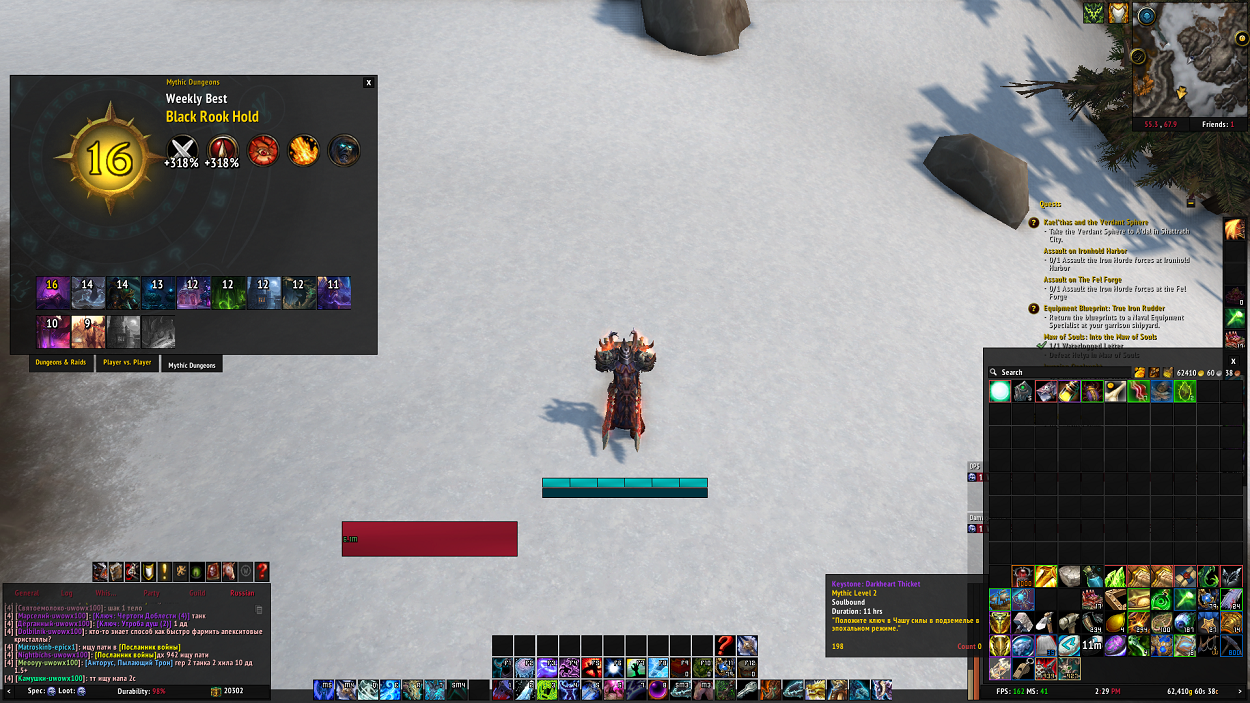Viewport: 1250px width, 703px height.
Task: Select the level 9 dungeon thumbnail
Action: click(x=87, y=331)
